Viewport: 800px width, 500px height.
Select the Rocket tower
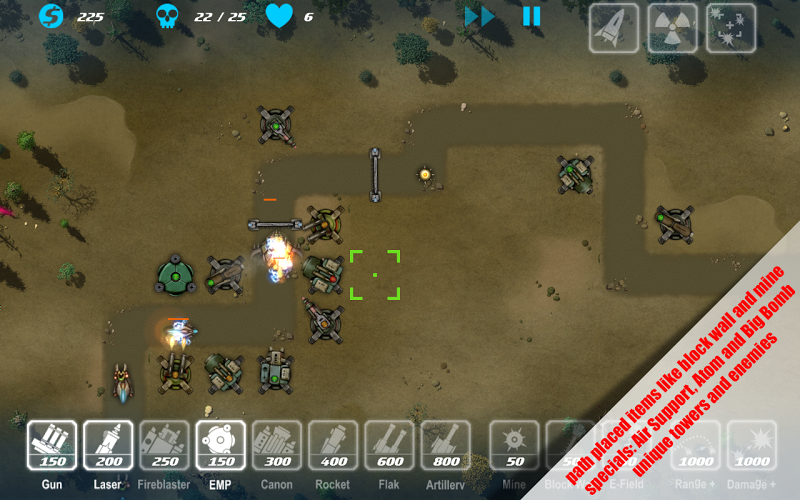pos(333,445)
